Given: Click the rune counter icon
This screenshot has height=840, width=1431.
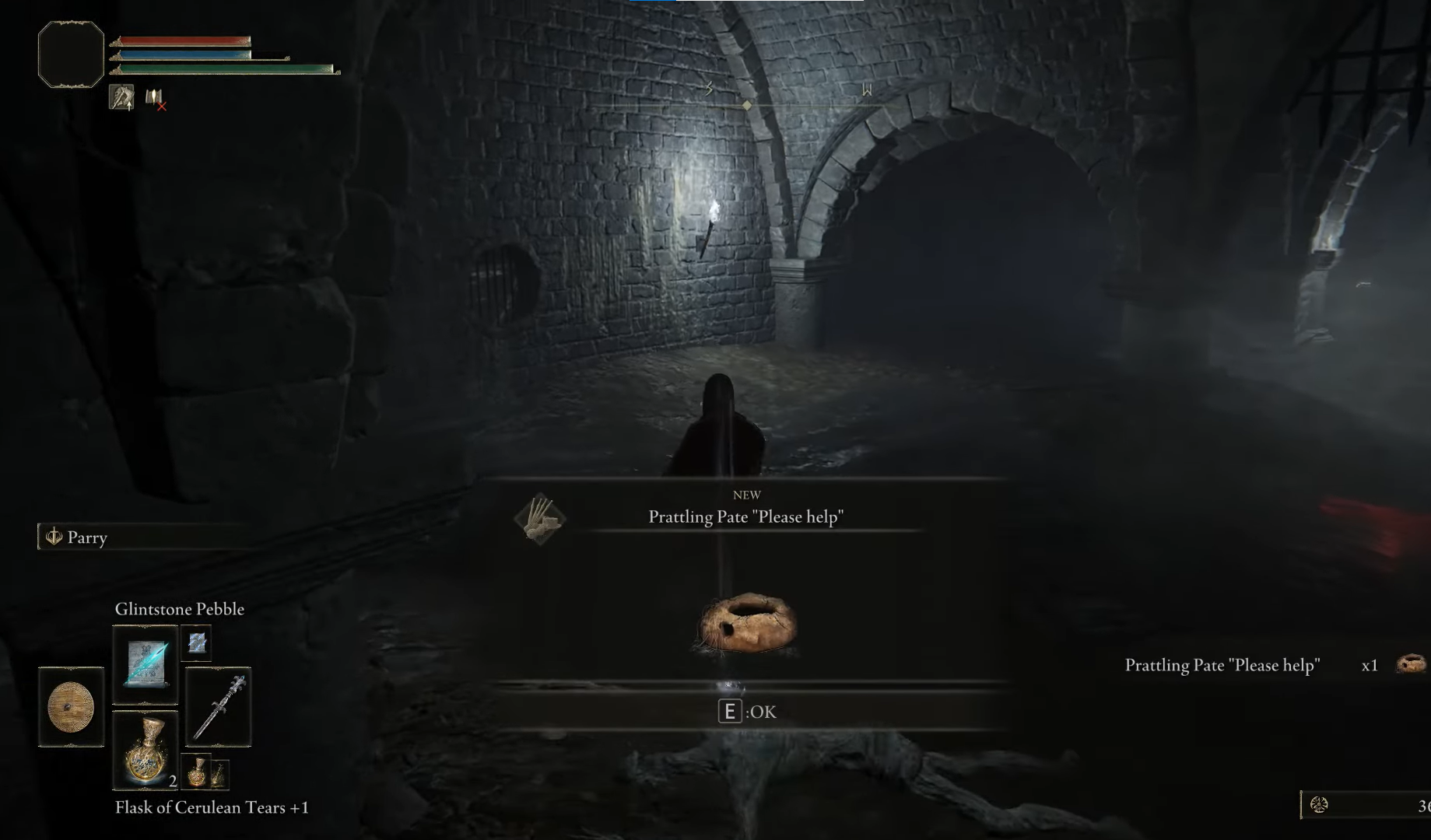Looking at the screenshot, I should pos(1319,805).
